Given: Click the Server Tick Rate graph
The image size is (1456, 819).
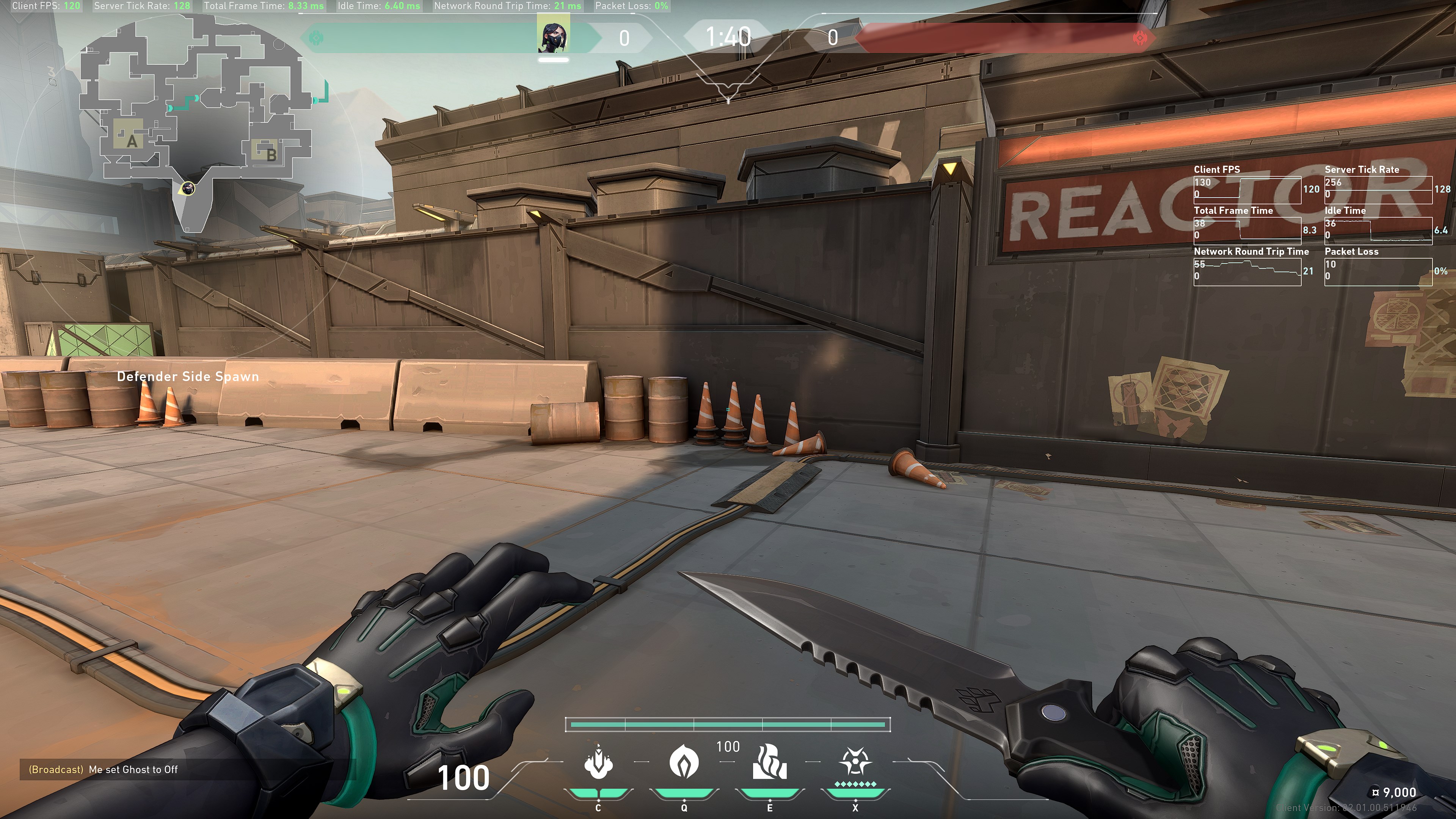Looking at the screenshot, I should coord(1378,189).
